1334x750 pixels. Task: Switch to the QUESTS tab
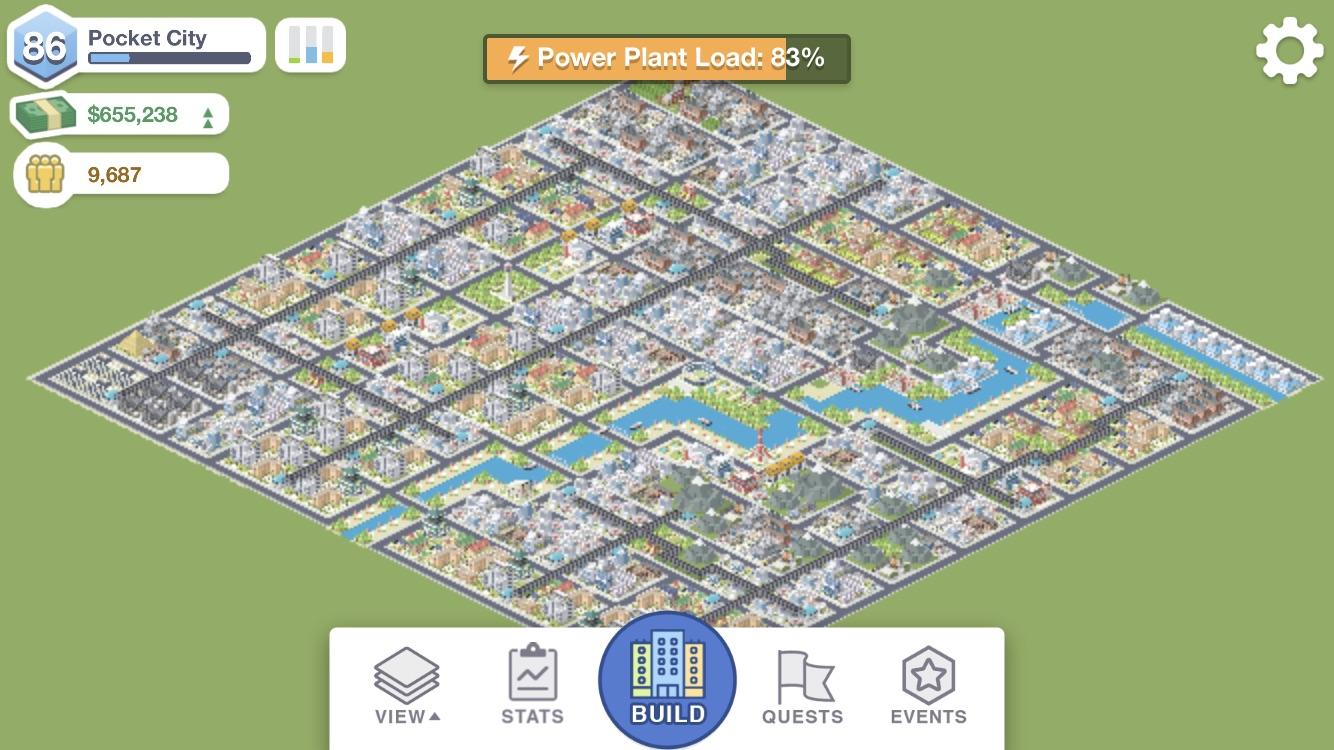tap(802, 690)
